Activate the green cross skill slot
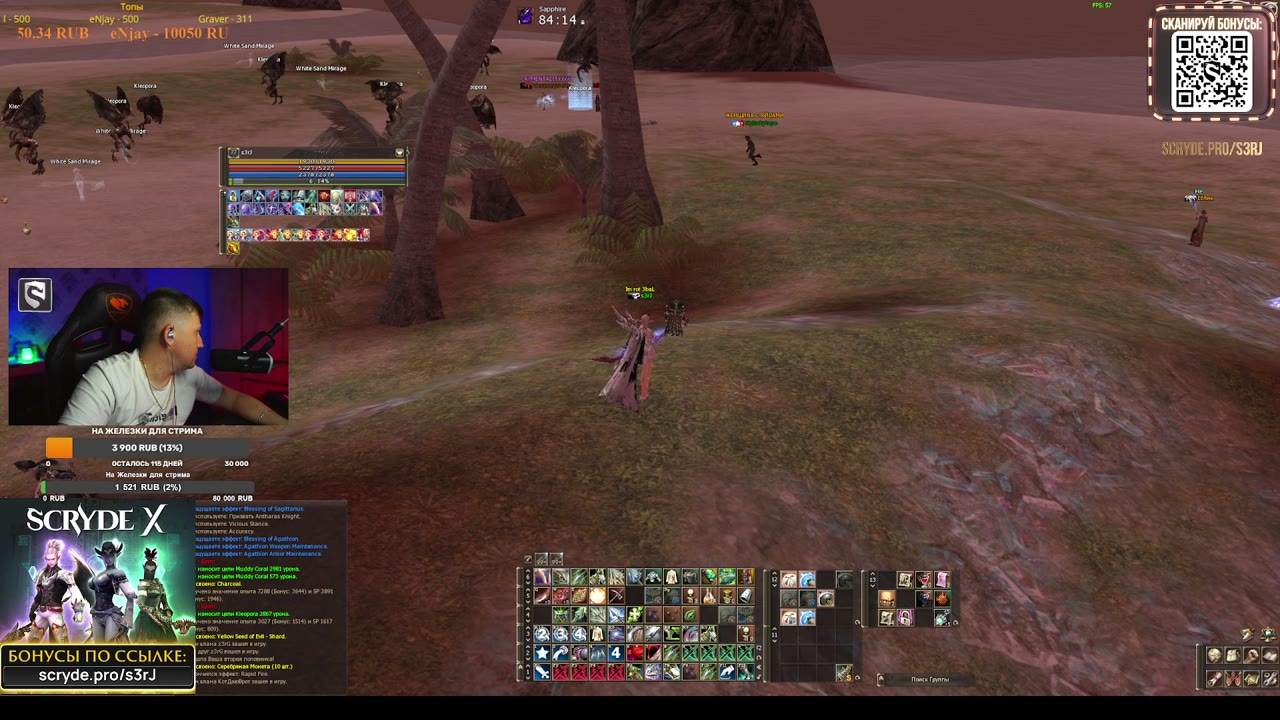Viewport: 1280px width, 720px height. click(x=635, y=615)
